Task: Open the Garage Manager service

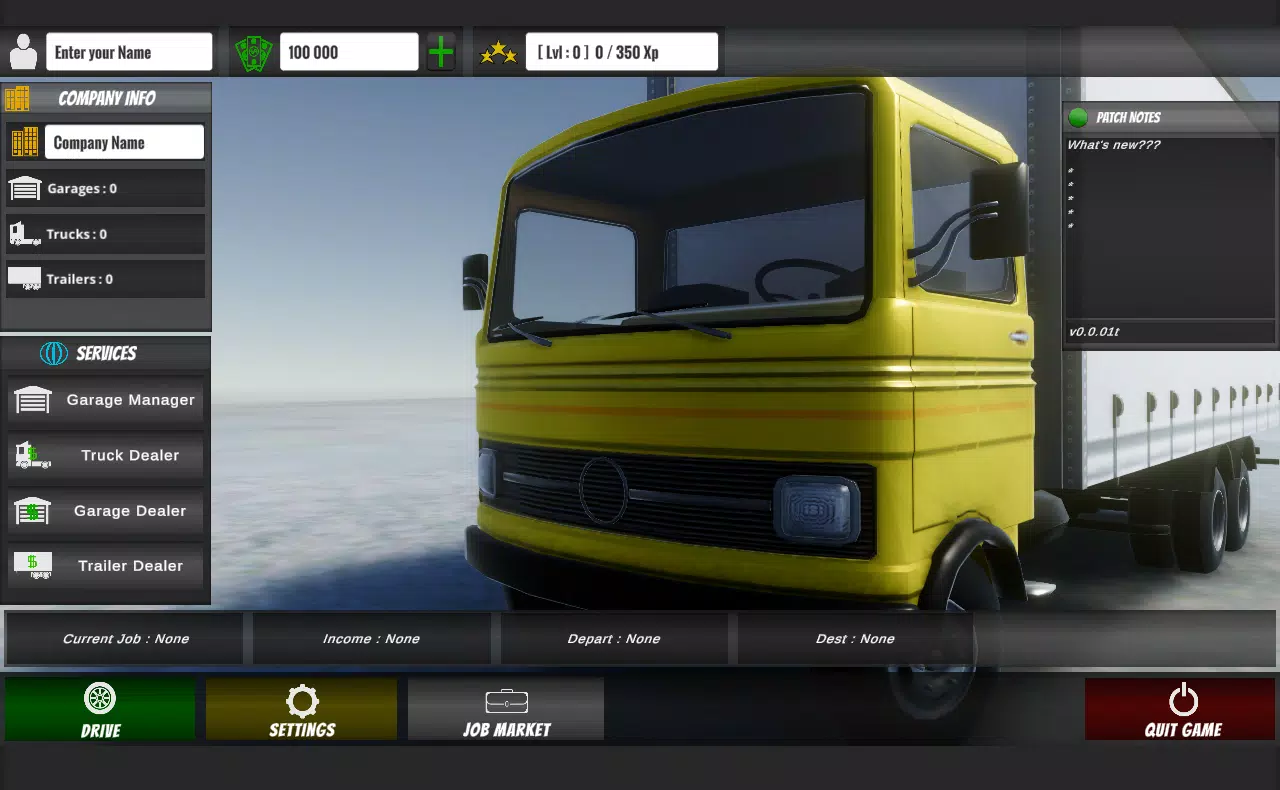Action: point(105,400)
